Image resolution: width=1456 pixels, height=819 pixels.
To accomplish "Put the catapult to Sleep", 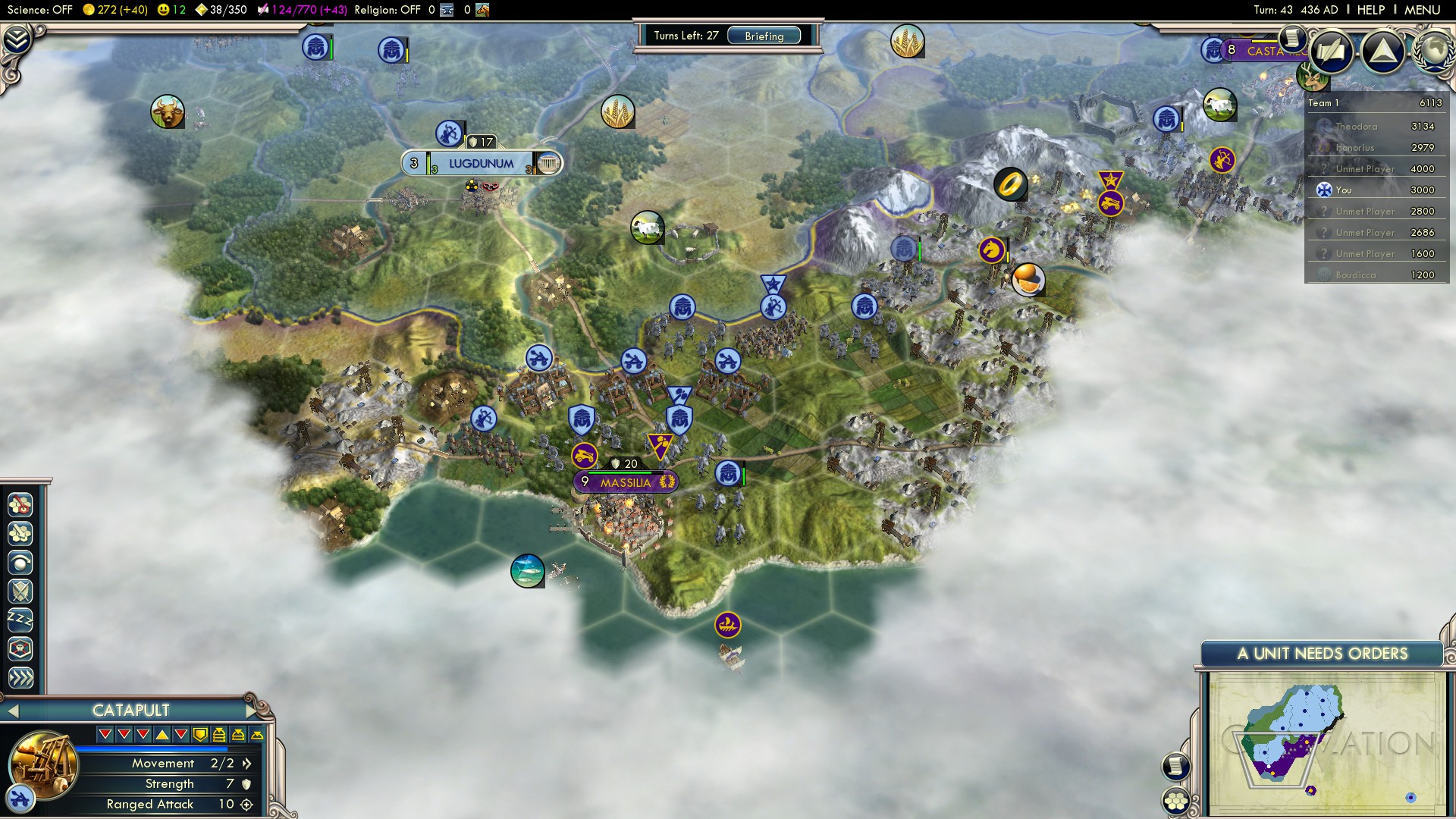I will pyautogui.click(x=20, y=620).
